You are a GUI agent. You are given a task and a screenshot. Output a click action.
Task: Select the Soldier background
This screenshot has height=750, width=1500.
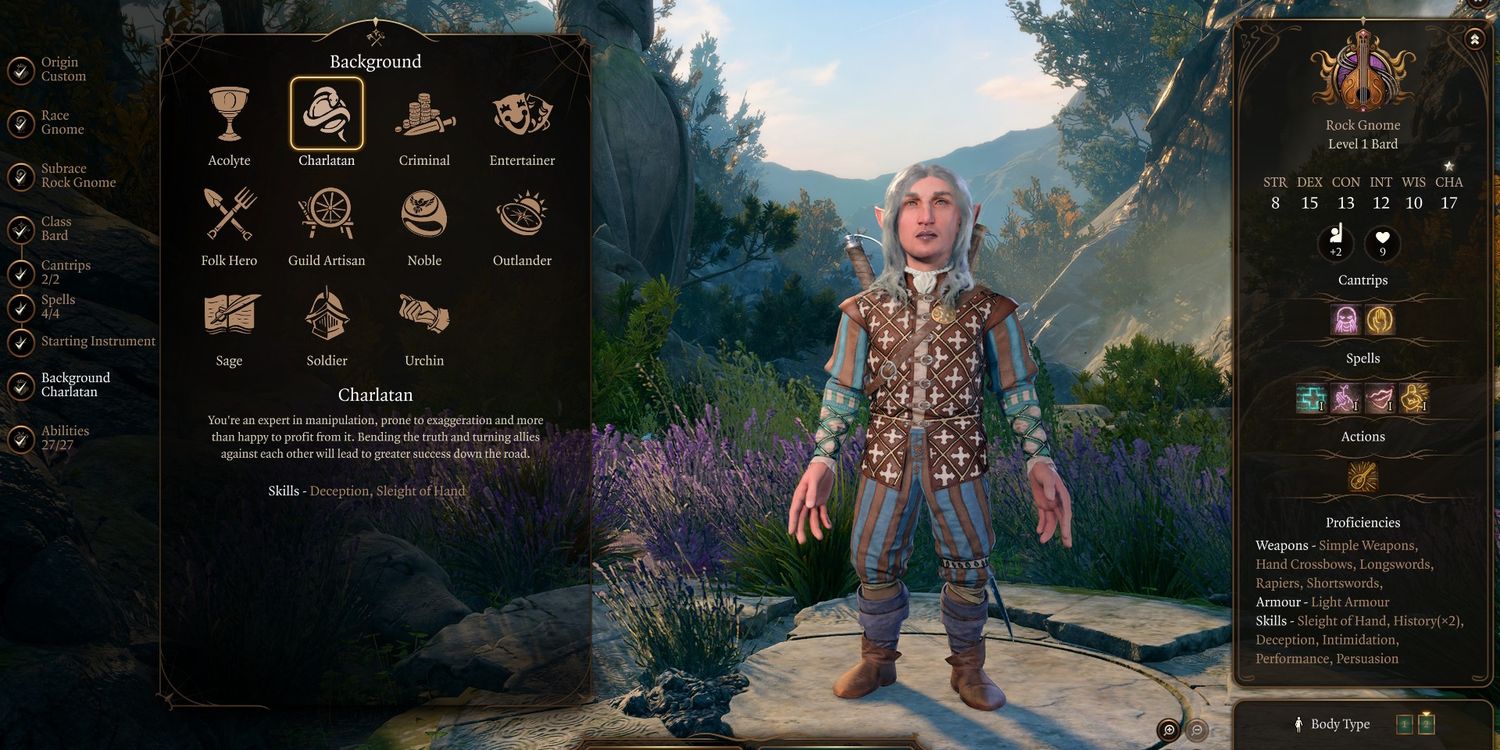327,314
